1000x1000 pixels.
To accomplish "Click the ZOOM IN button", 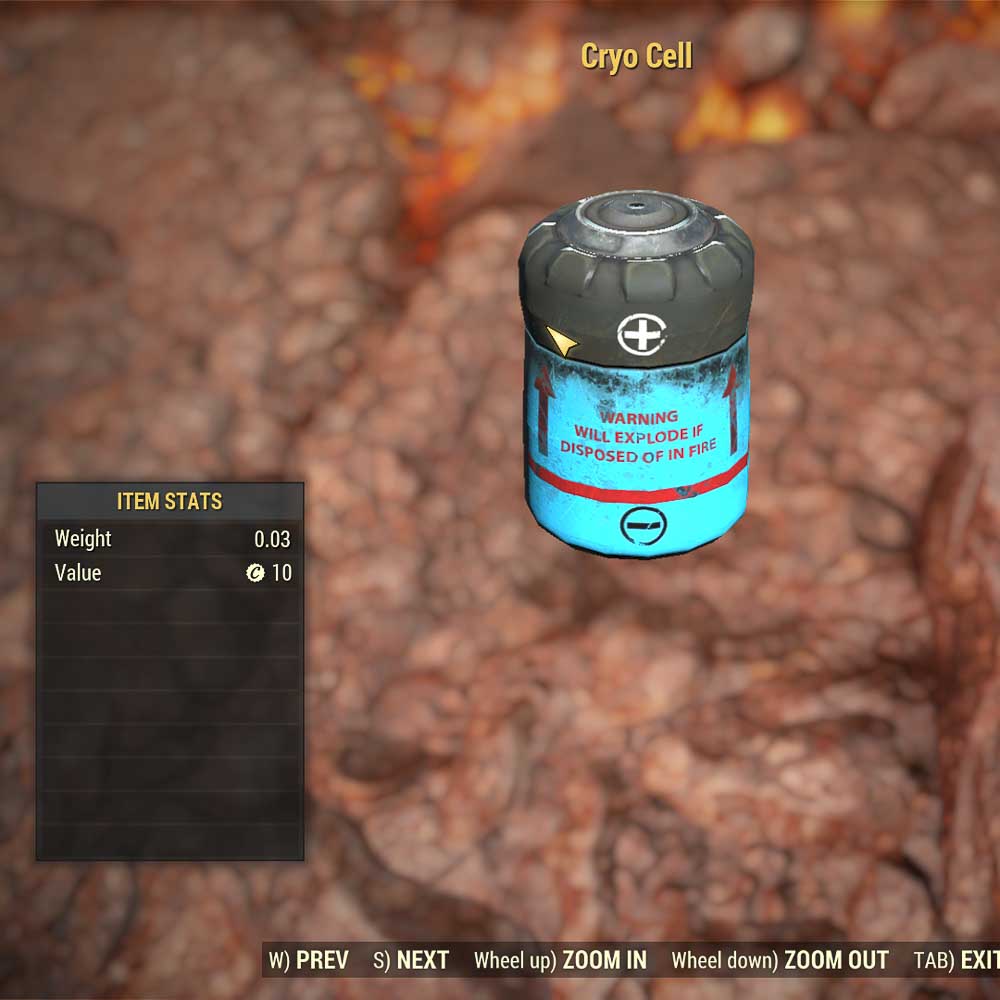I will tap(561, 961).
